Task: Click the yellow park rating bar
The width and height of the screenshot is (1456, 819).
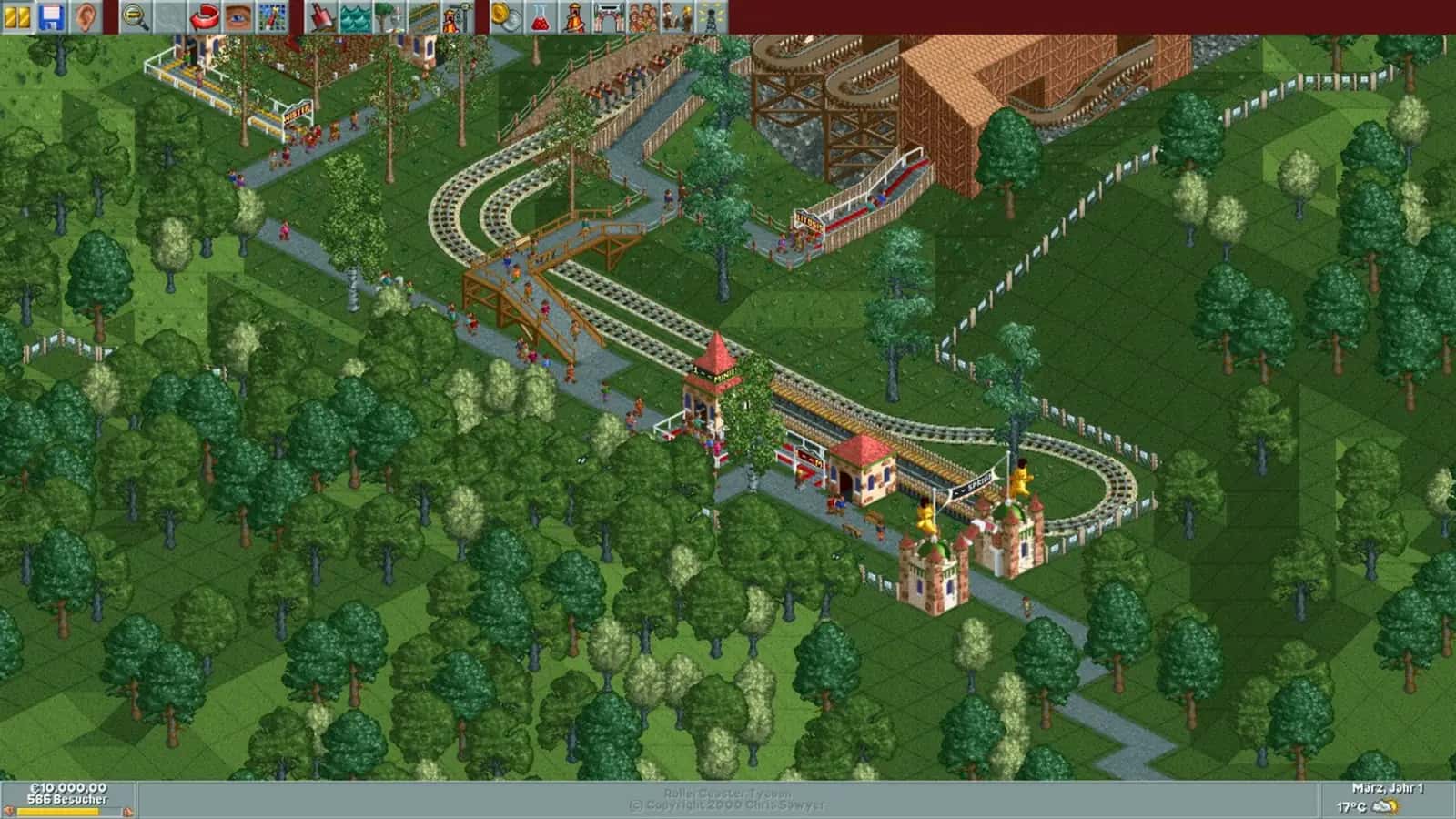Action: coord(57,811)
